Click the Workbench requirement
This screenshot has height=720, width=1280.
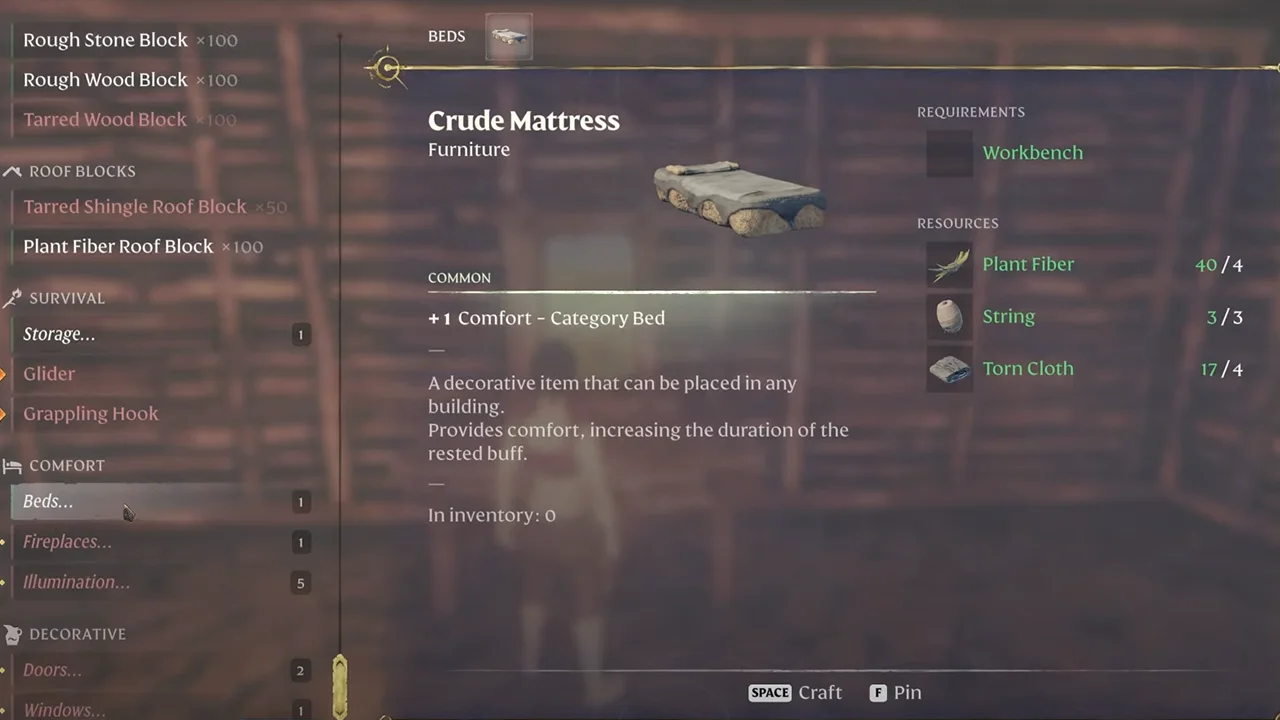tap(1032, 153)
